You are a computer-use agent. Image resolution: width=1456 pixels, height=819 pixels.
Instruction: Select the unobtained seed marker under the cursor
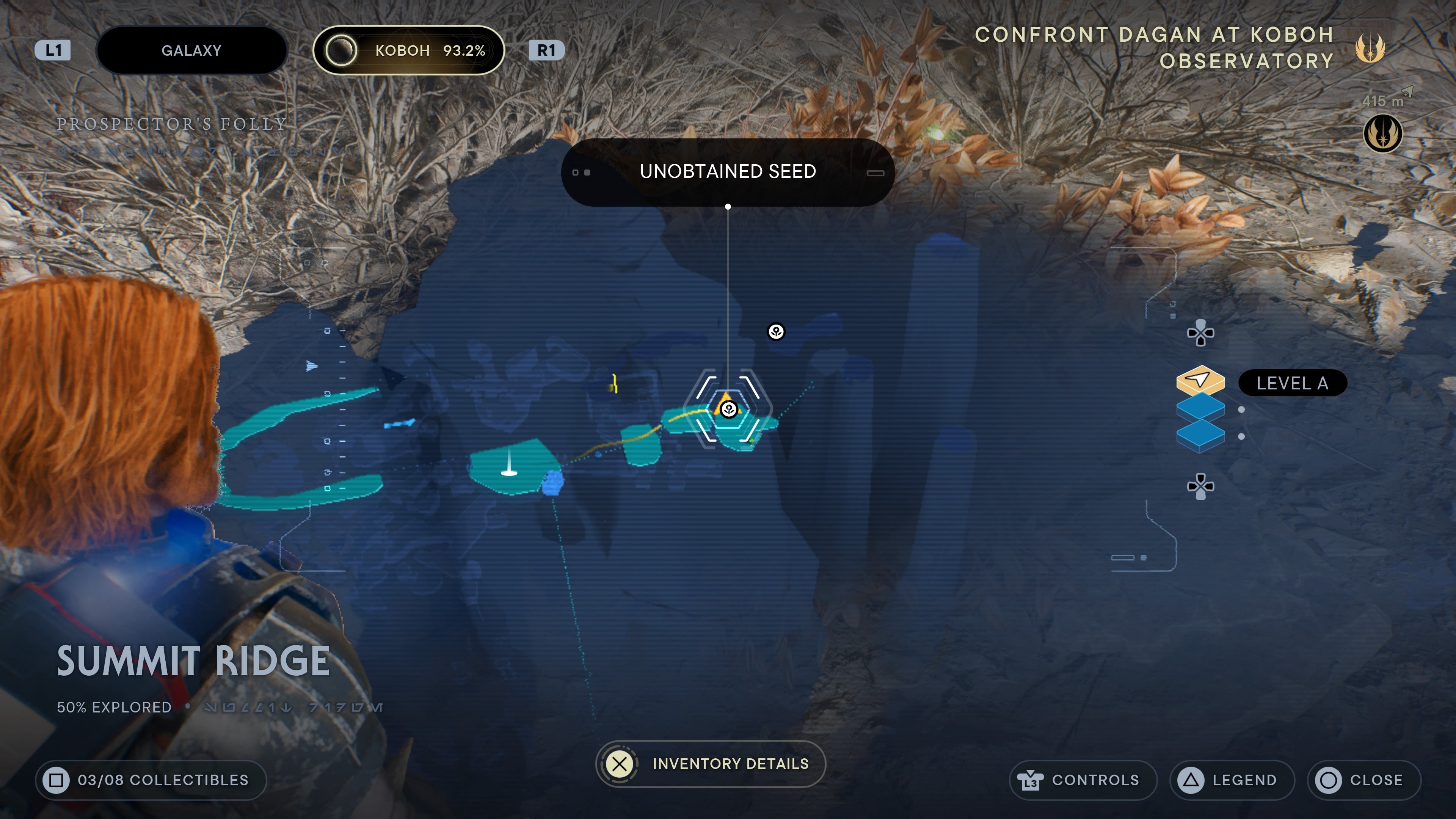pos(728,409)
